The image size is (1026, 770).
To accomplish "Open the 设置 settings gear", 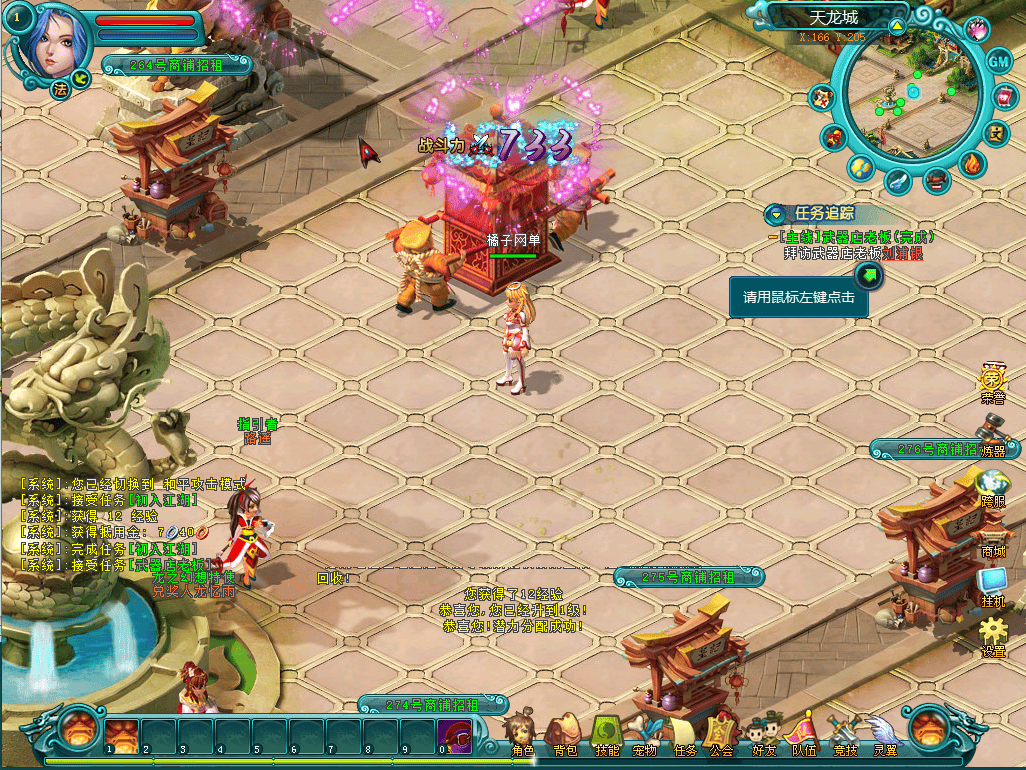I will tap(992, 634).
